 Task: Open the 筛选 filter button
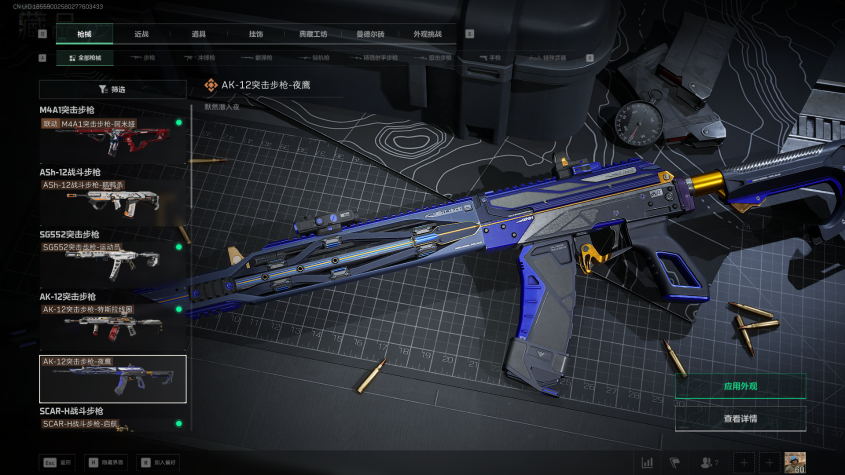(x=113, y=89)
